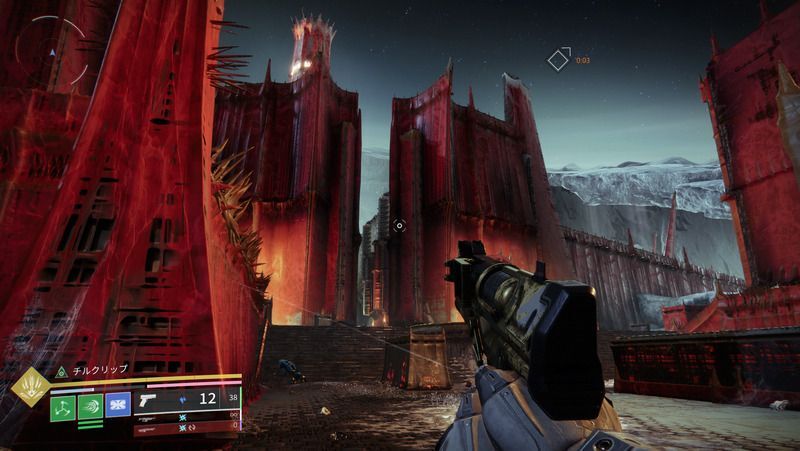The height and width of the screenshot is (451, 800).
Task: Click the triangular buff icon beside チルクリップ
Action: tap(60, 370)
